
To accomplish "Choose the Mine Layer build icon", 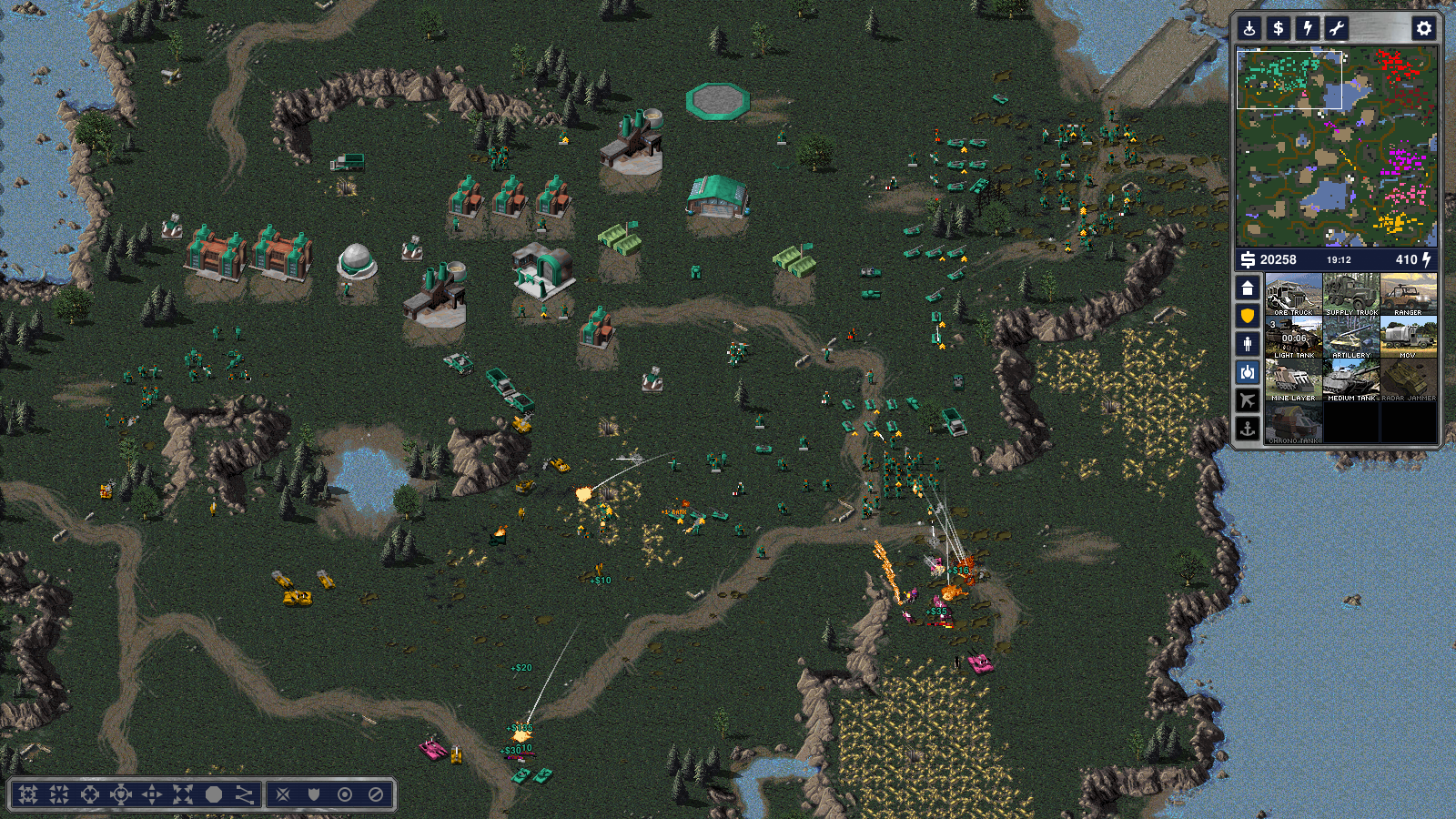I will [x=1293, y=380].
